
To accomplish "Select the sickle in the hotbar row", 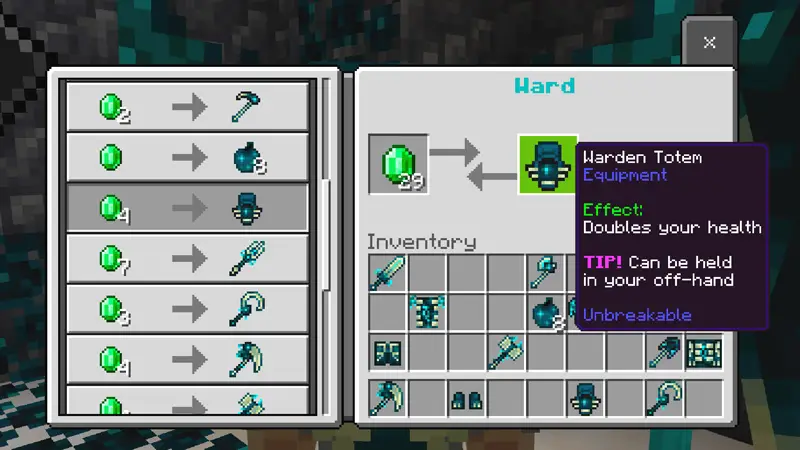I will (665, 398).
